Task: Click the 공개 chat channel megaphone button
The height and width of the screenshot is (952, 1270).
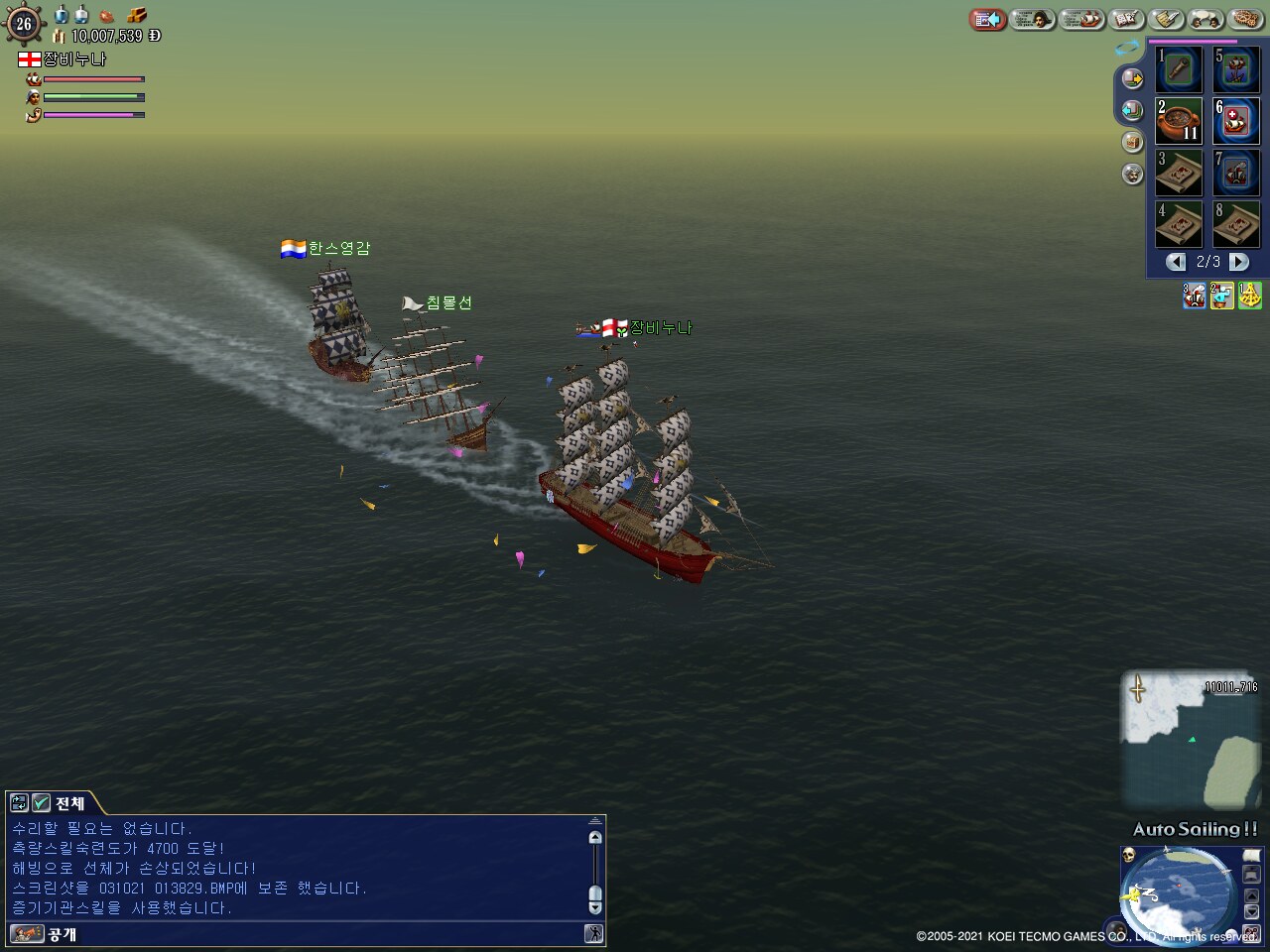Action: tap(28, 934)
